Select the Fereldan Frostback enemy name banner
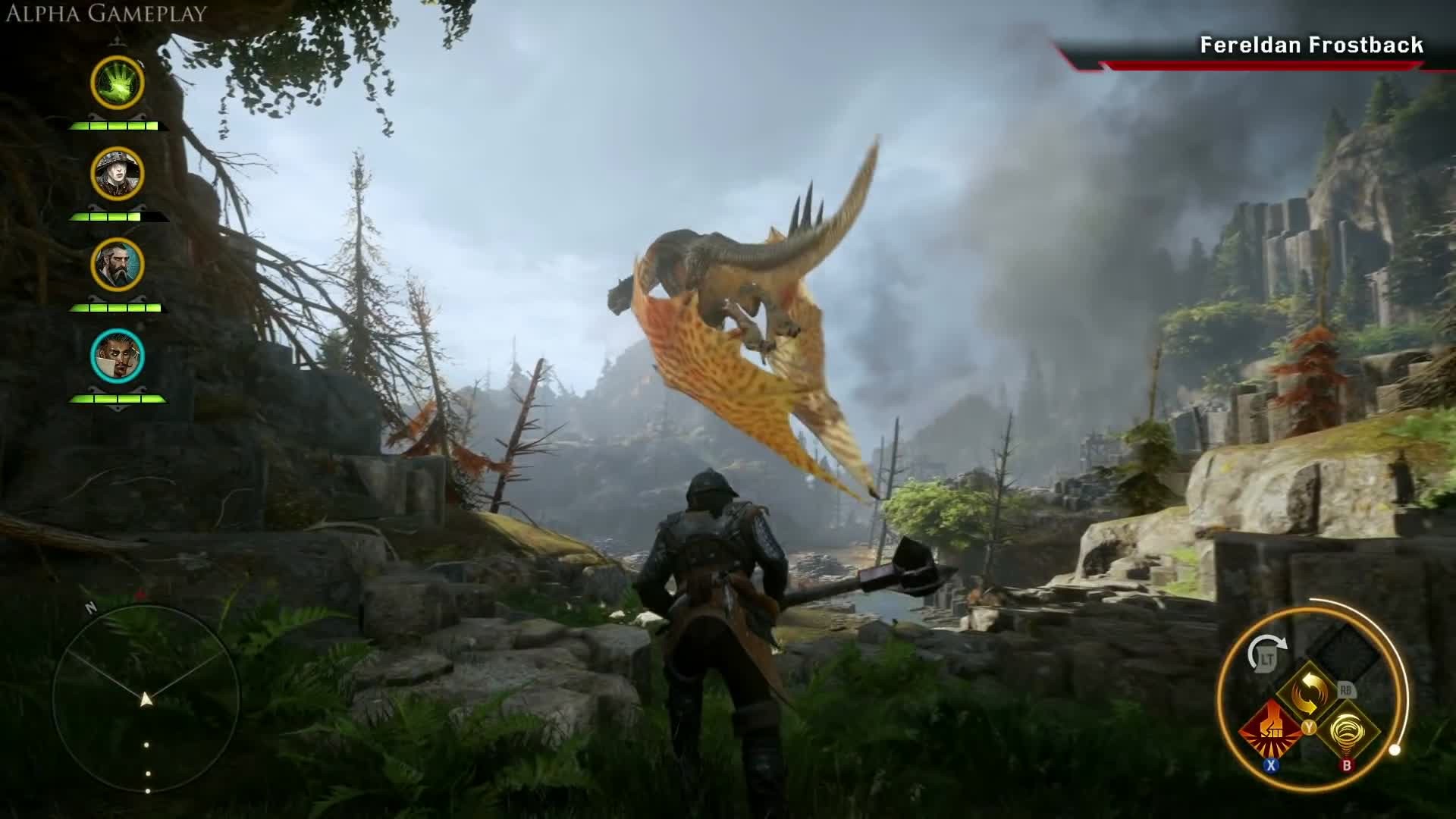This screenshot has height=819, width=1456. pos(1310,45)
